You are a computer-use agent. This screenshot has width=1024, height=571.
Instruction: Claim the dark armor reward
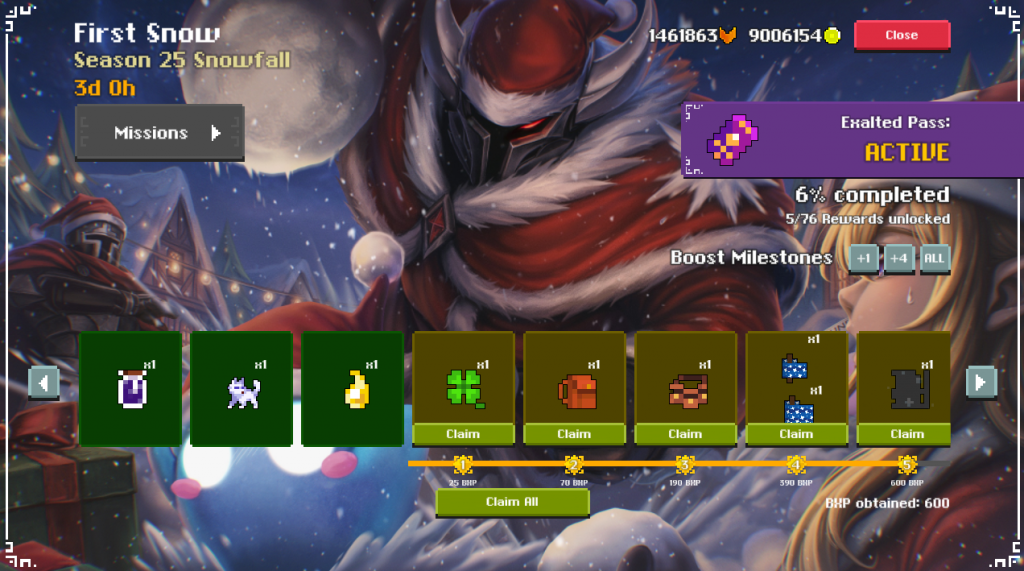click(x=907, y=434)
